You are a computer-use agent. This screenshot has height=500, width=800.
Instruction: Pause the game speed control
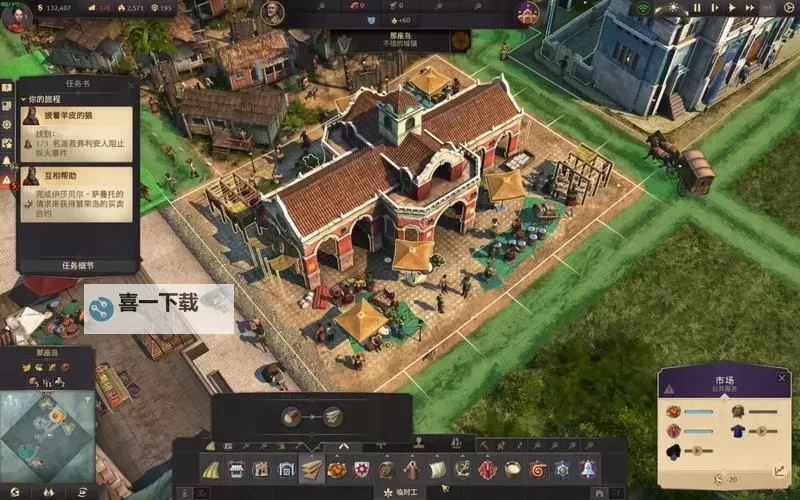tap(698, 8)
